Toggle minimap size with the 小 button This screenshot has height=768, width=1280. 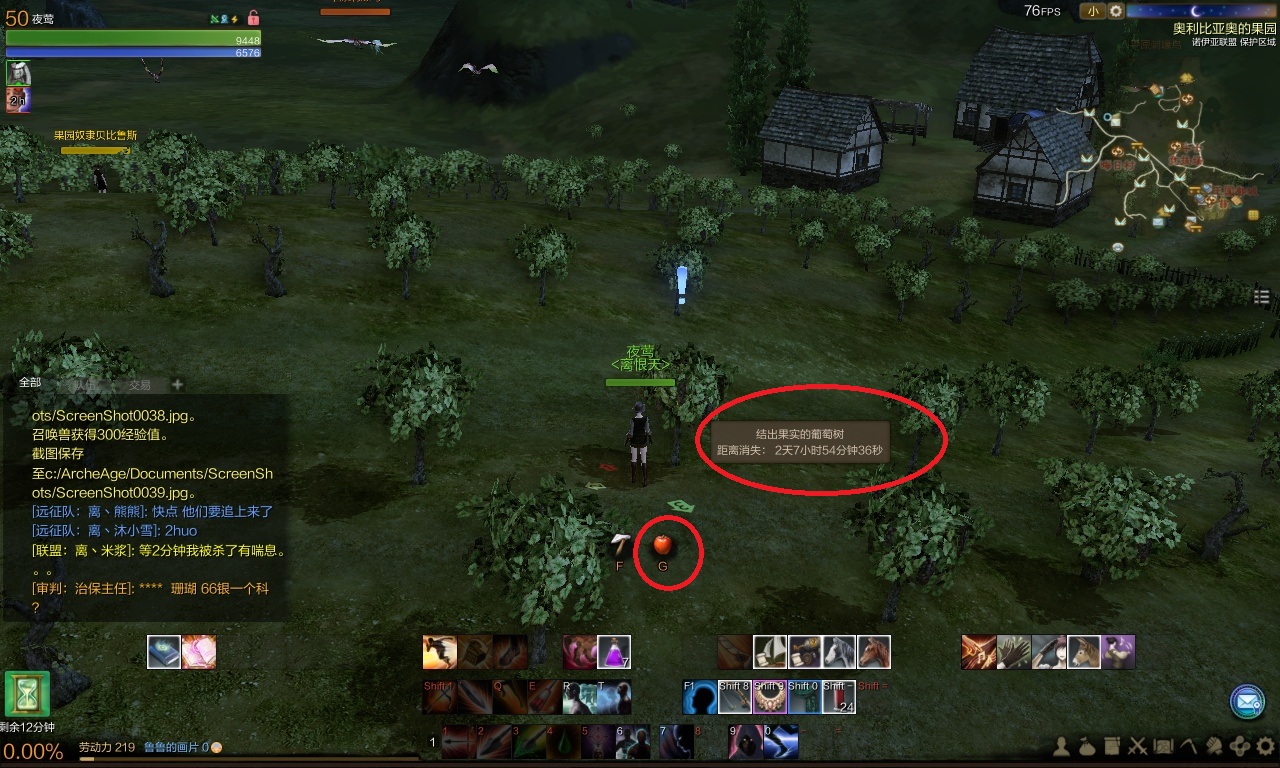coord(1092,11)
